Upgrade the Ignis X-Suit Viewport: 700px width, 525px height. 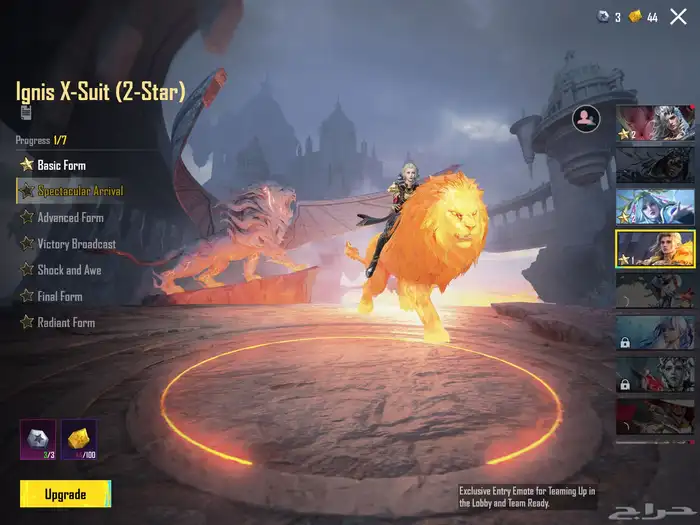pos(65,494)
